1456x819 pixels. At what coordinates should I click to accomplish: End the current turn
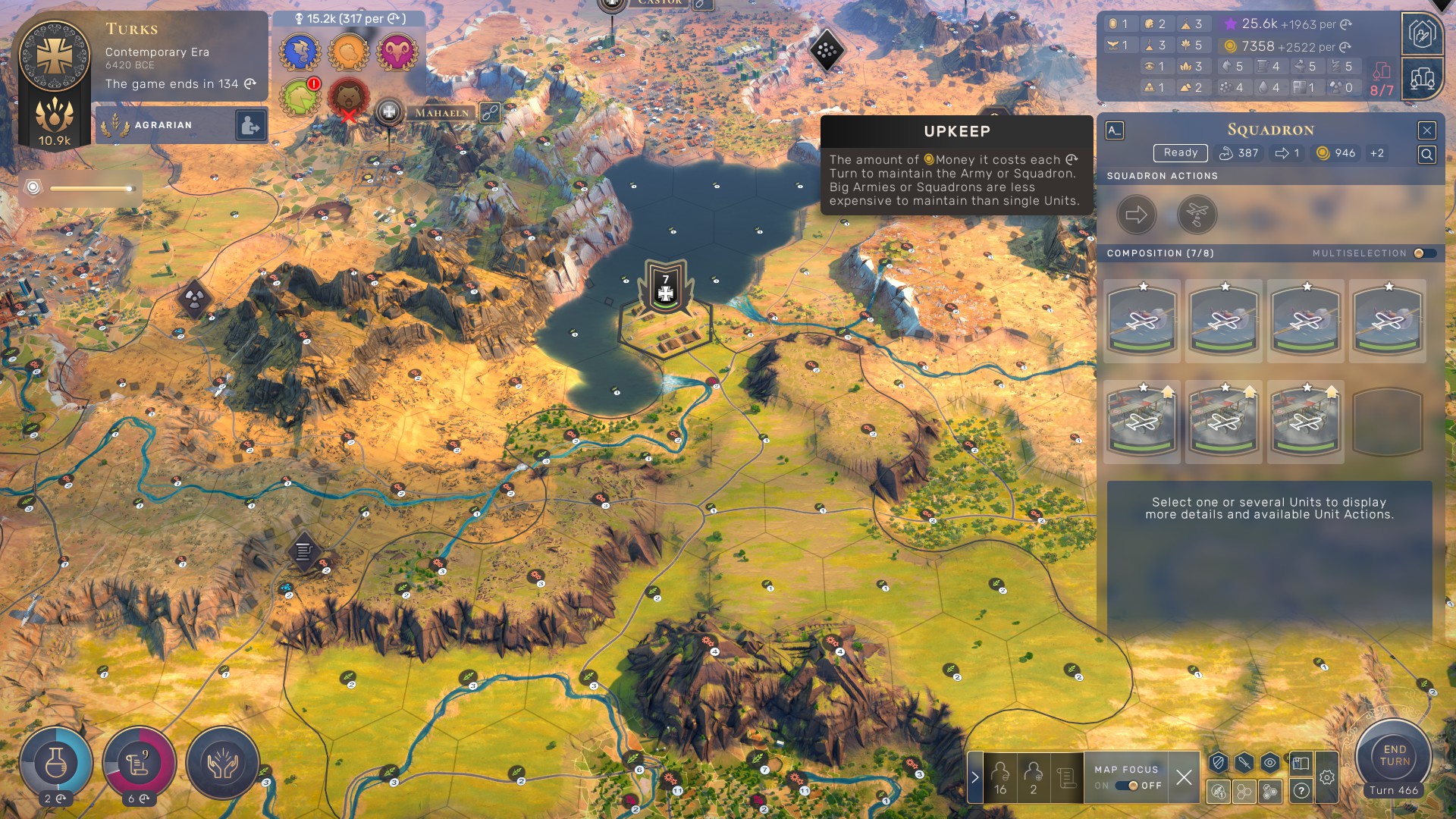point(1394,755)
